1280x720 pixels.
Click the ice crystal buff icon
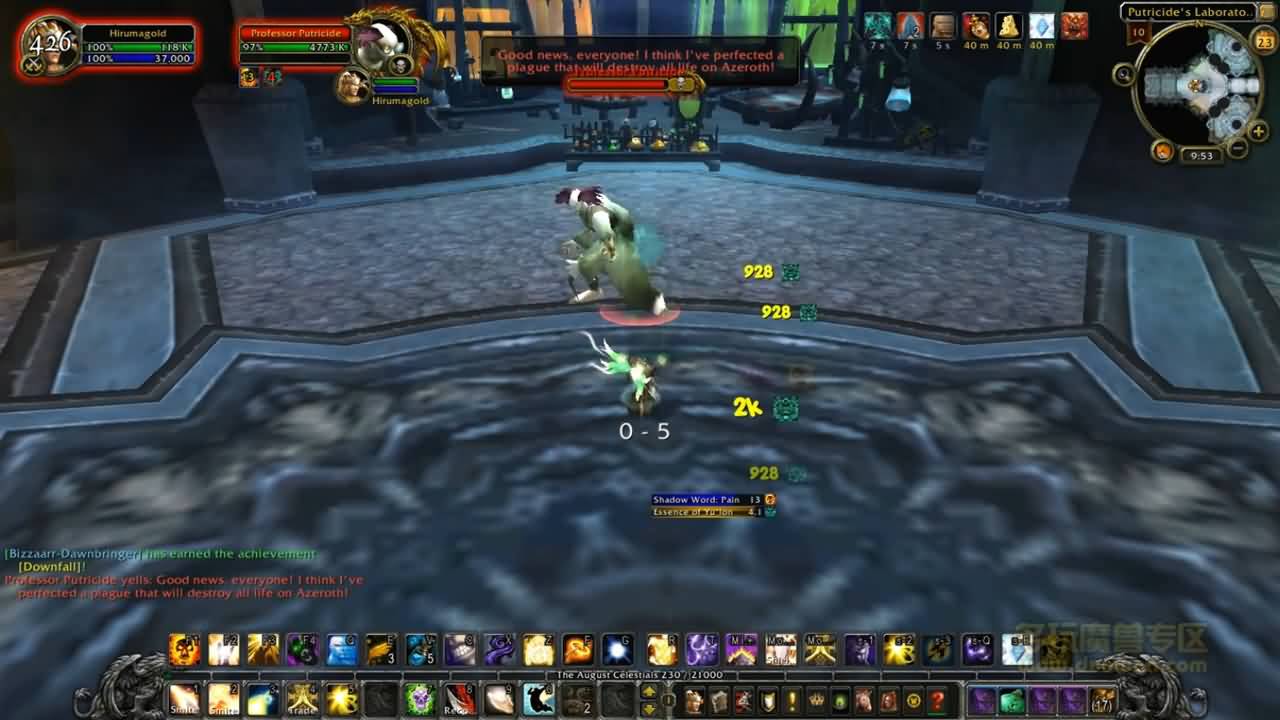pyautogui.click(x=1042, y=26)
